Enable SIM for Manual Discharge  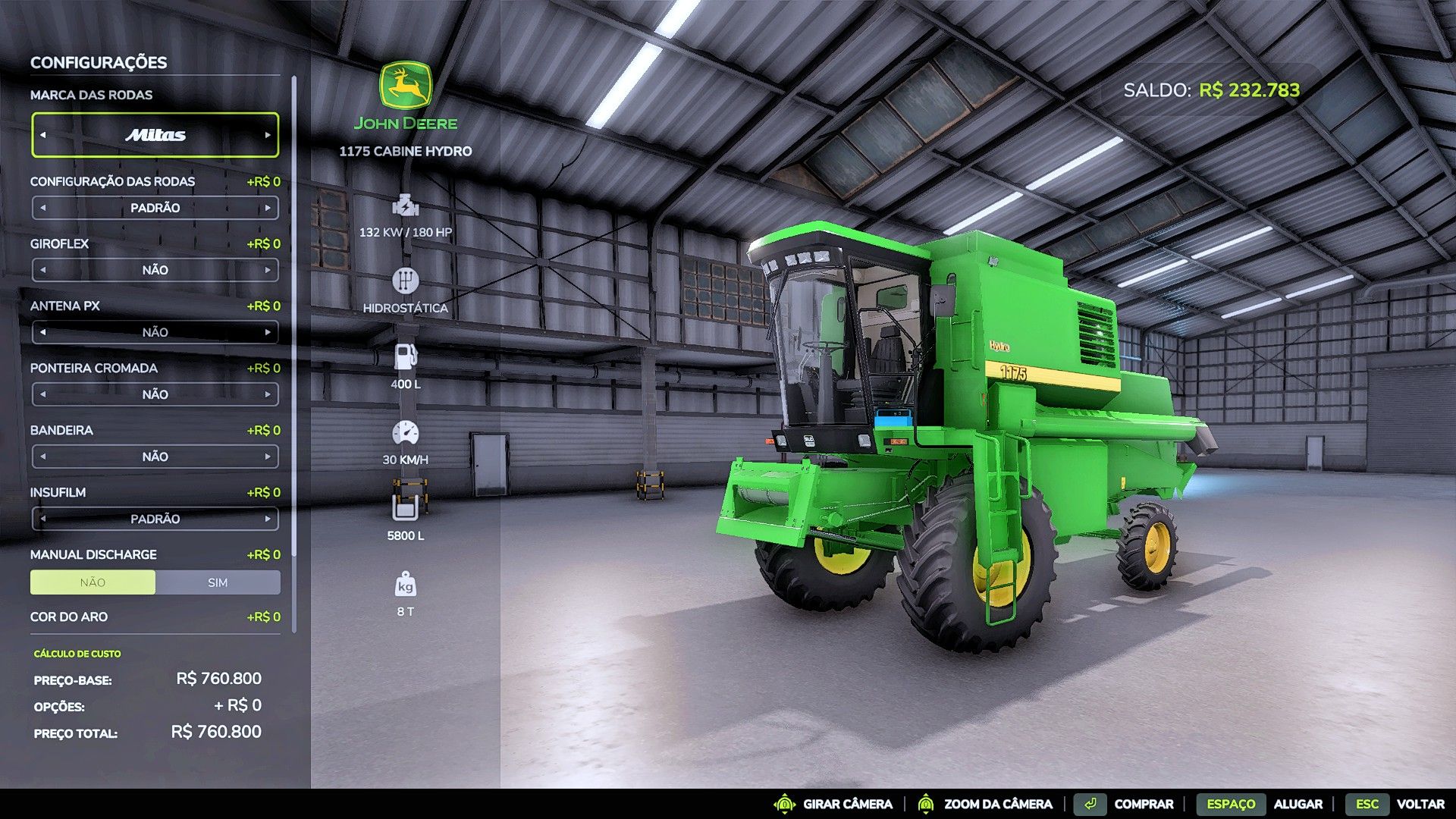point(218,582)
